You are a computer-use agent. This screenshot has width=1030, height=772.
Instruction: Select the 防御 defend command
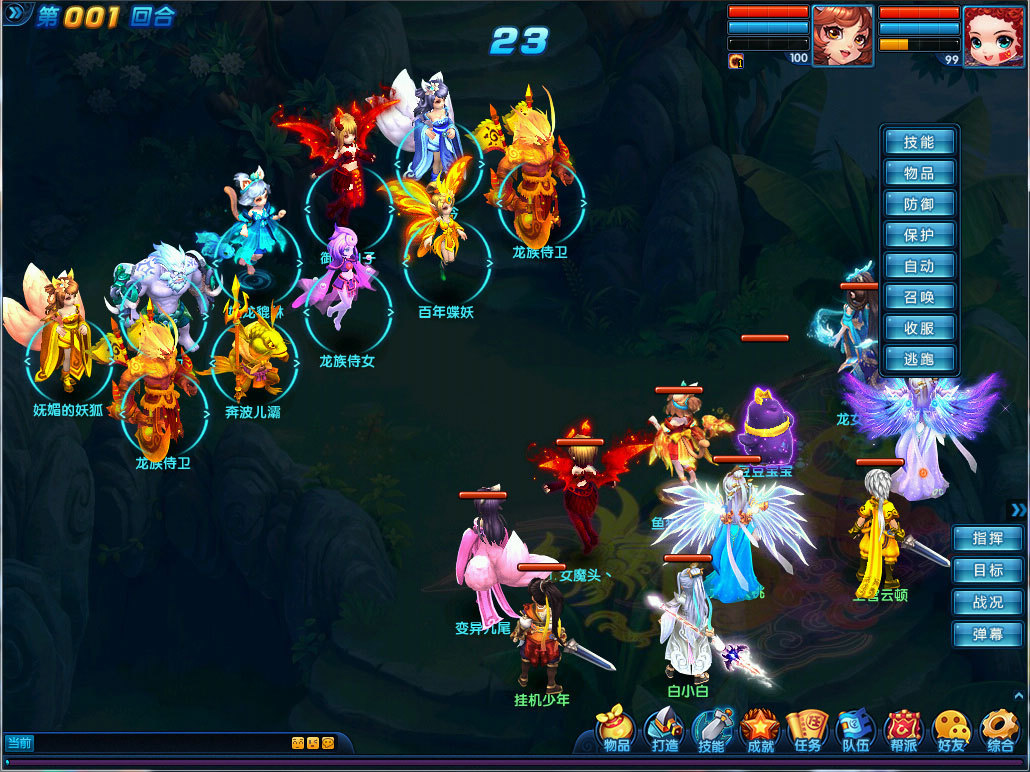[919, 204]
